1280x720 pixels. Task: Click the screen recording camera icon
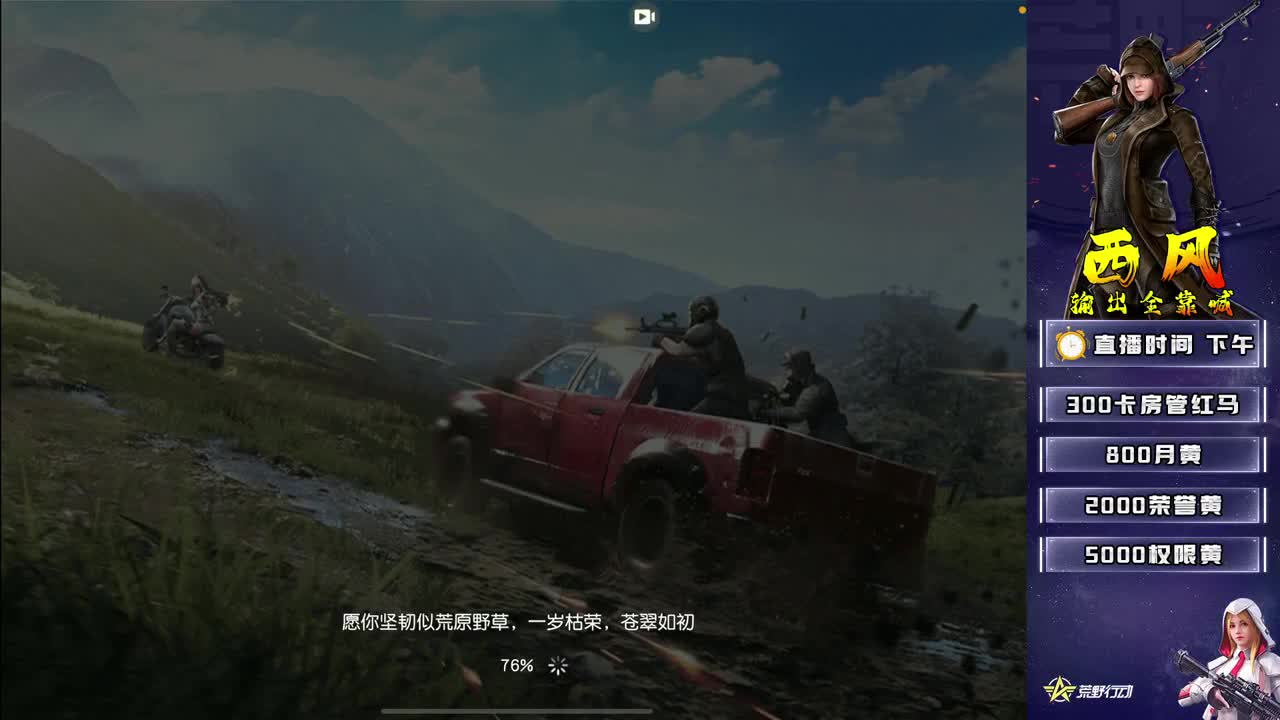point(644,16)
